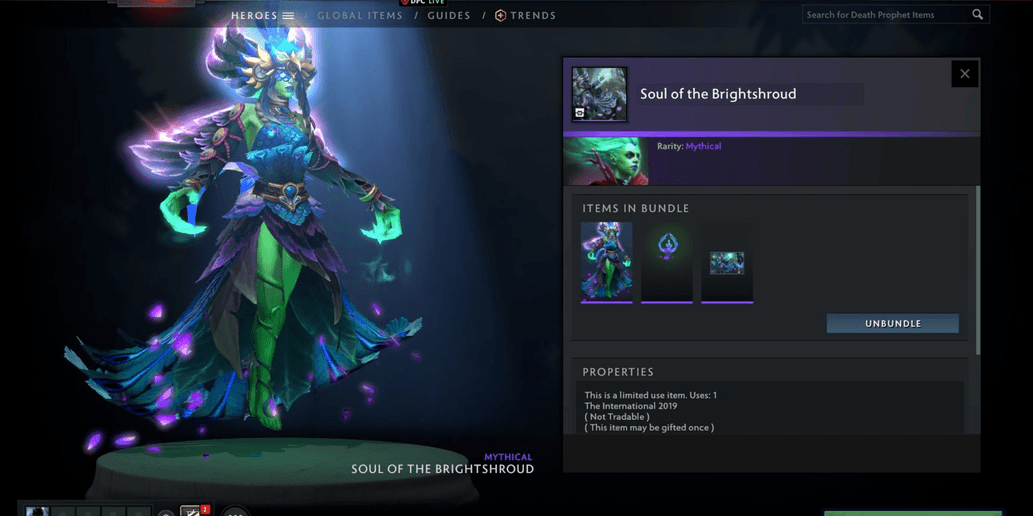
Task: Choose the loading screen bundle item
Action: [727, 262]
